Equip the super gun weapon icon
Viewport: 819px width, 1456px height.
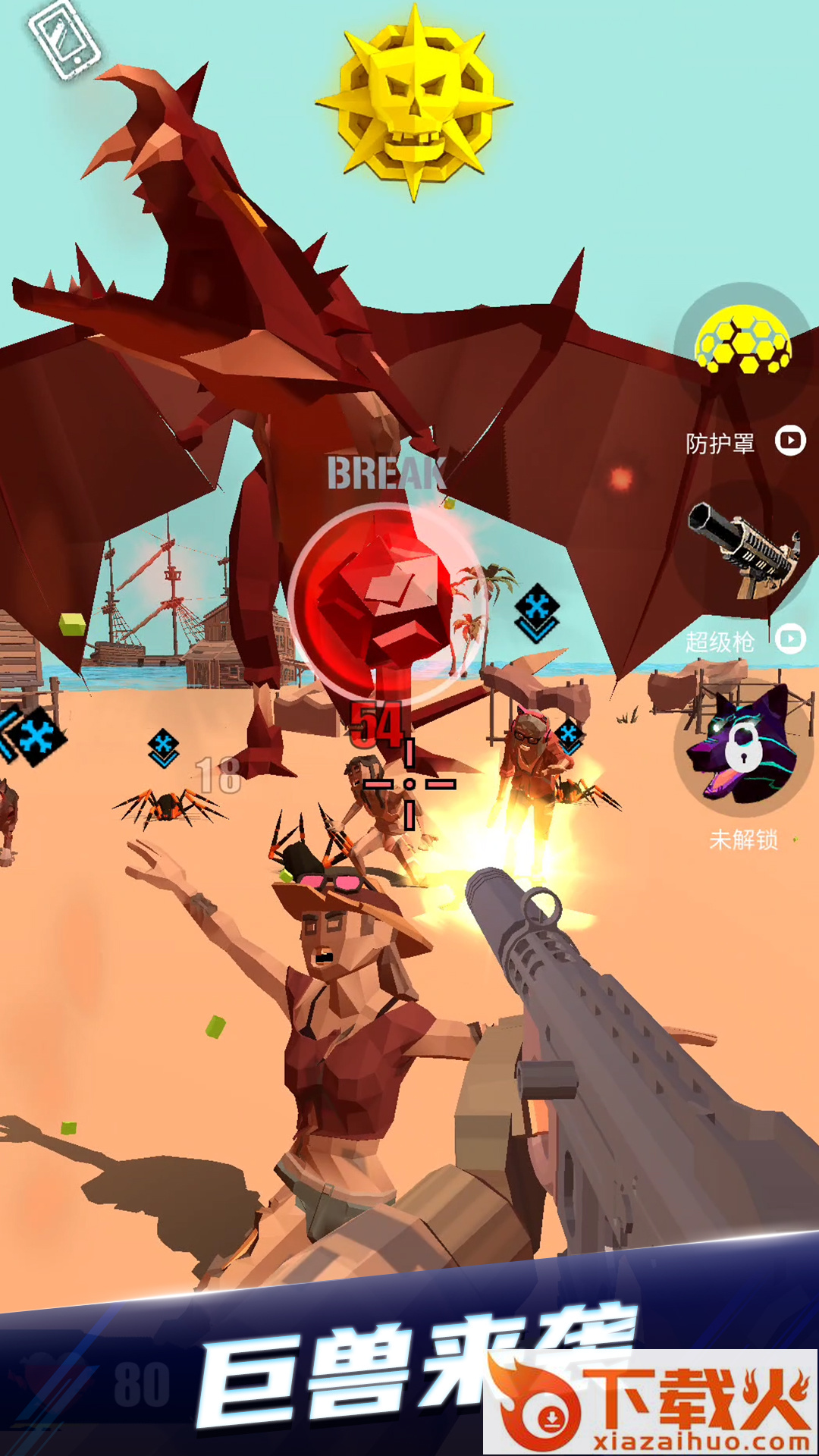745,550
